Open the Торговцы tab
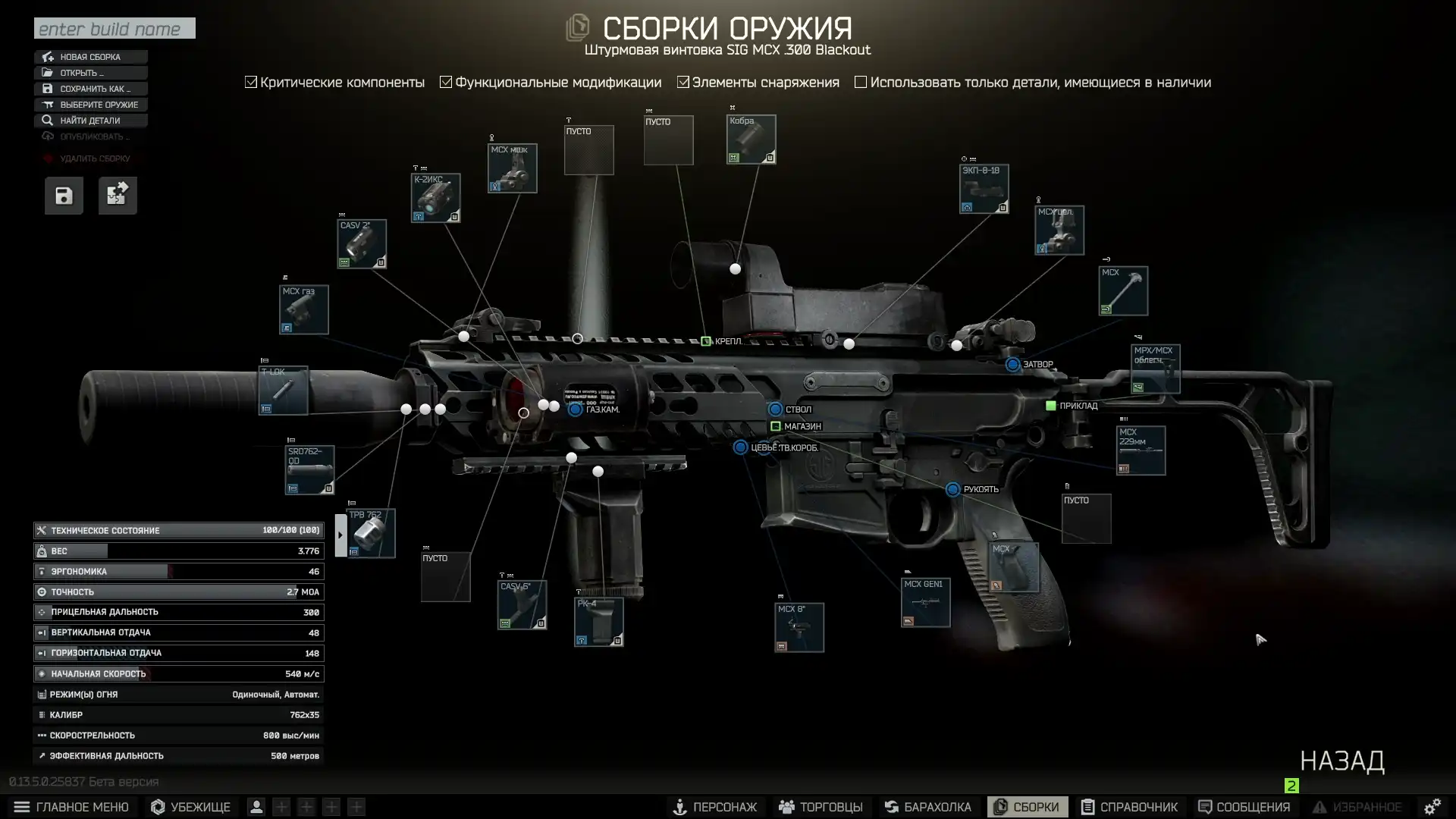The image size is (1456, 819). pyautogui.click(x=821, y=807)
